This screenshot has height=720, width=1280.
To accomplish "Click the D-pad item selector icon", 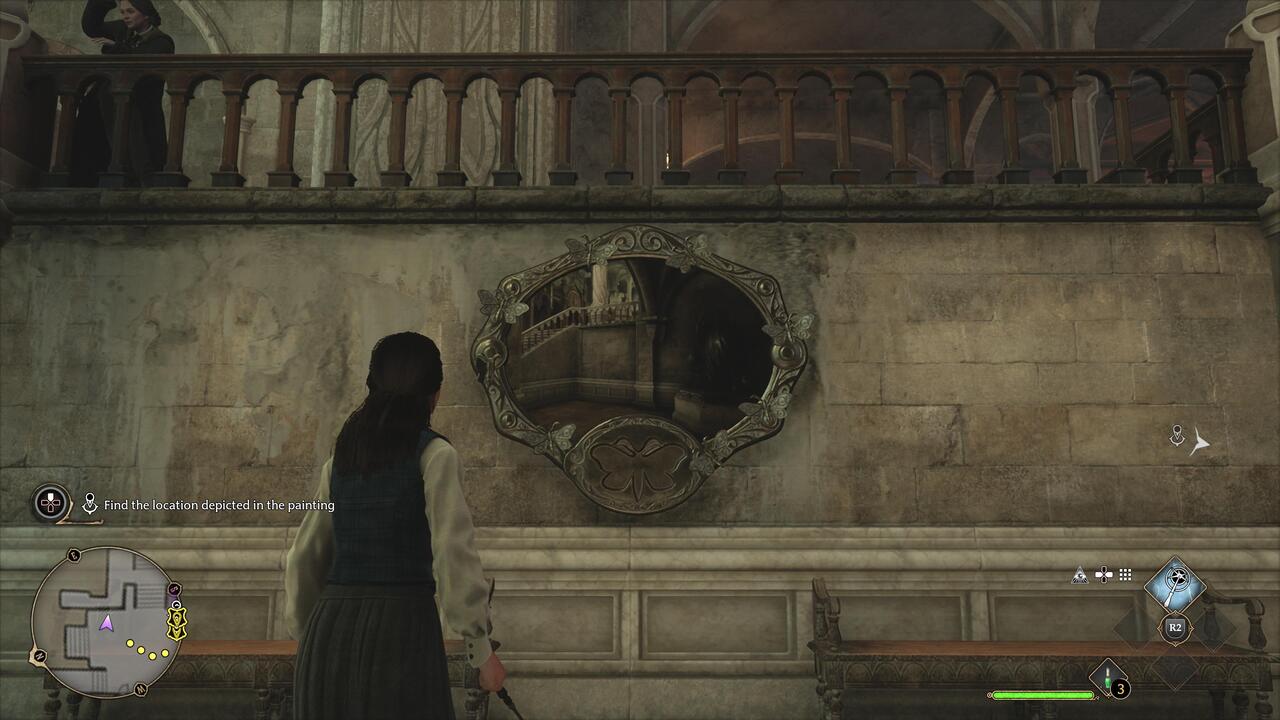I will click(1104, 575).
